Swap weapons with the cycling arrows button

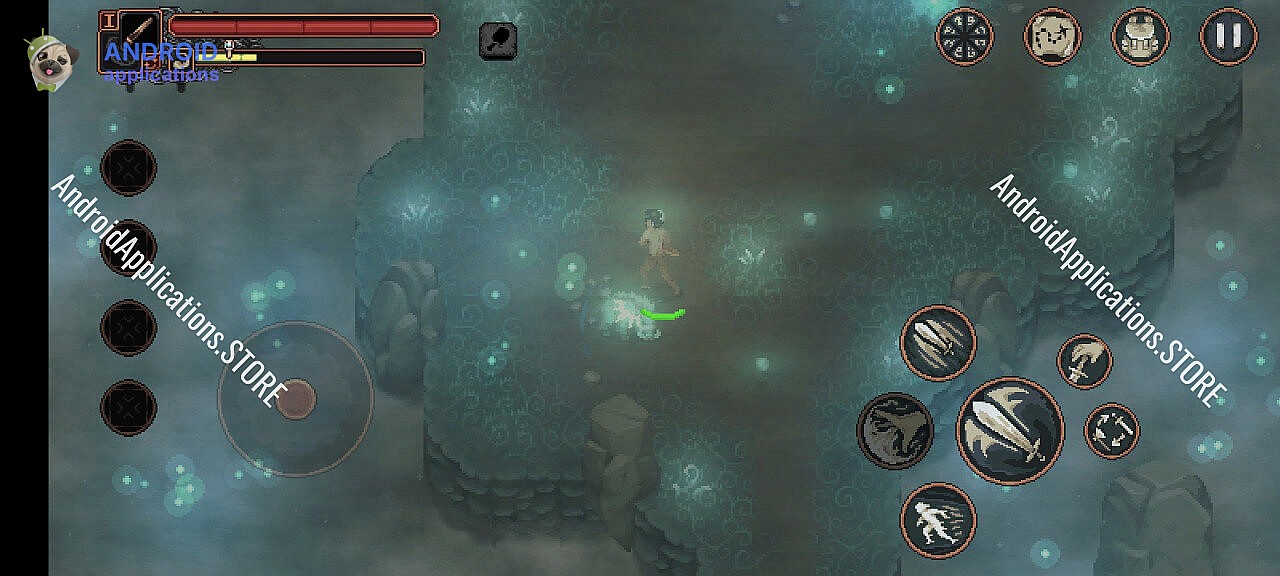click(x=1111, y=431)
